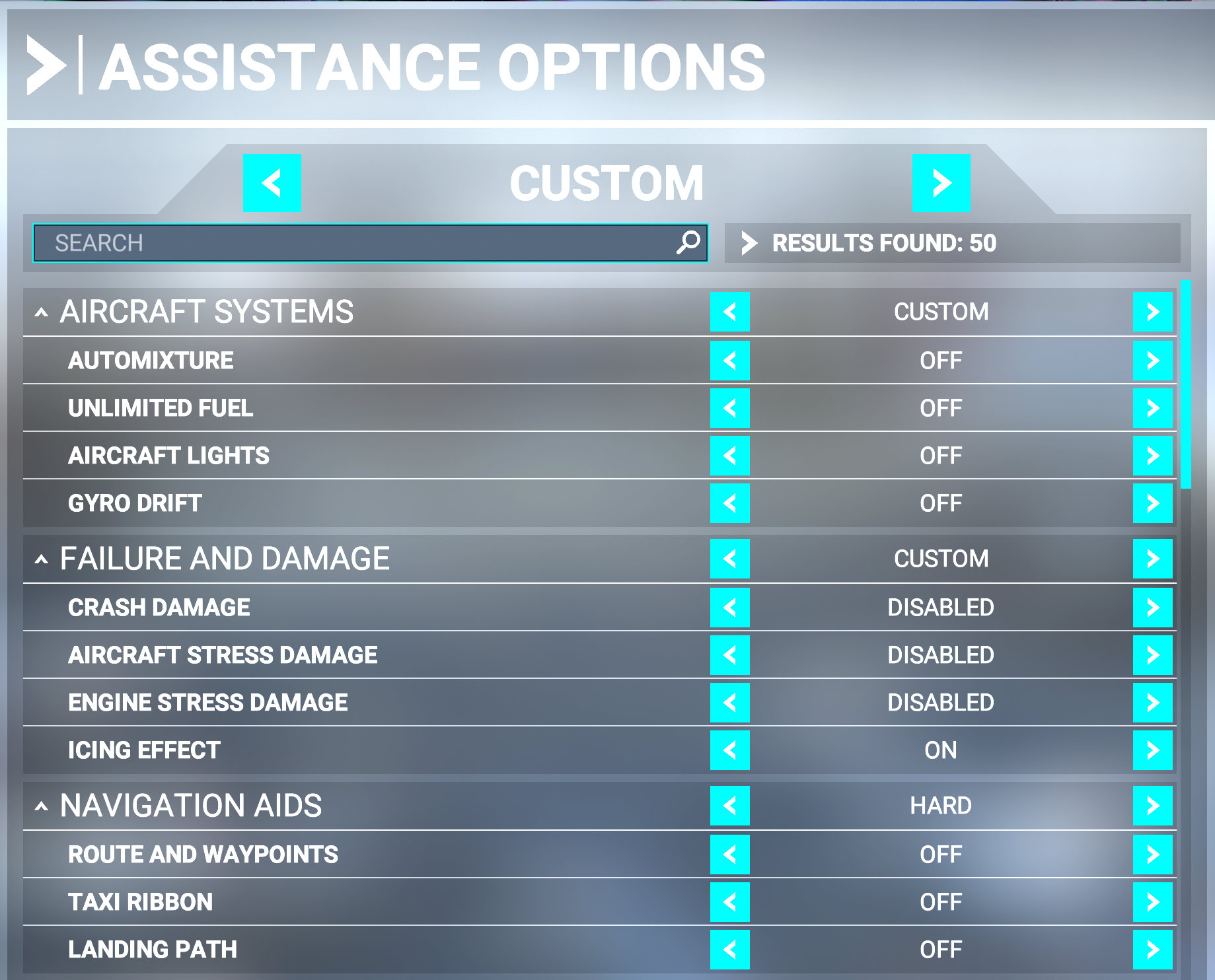Click the left arrow next to AIRCRAFT SYSTEMS custom
Image resolution: width=1215 pixels, height=980 pixels.
[730, 312]
